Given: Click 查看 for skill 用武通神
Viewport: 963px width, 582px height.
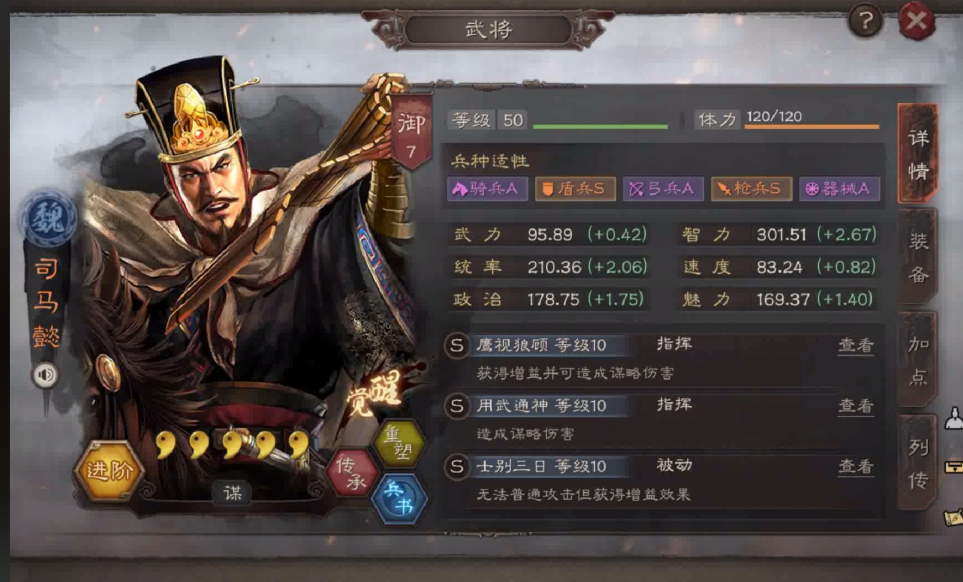Looking at the screenshot, I should pos(855,406).
